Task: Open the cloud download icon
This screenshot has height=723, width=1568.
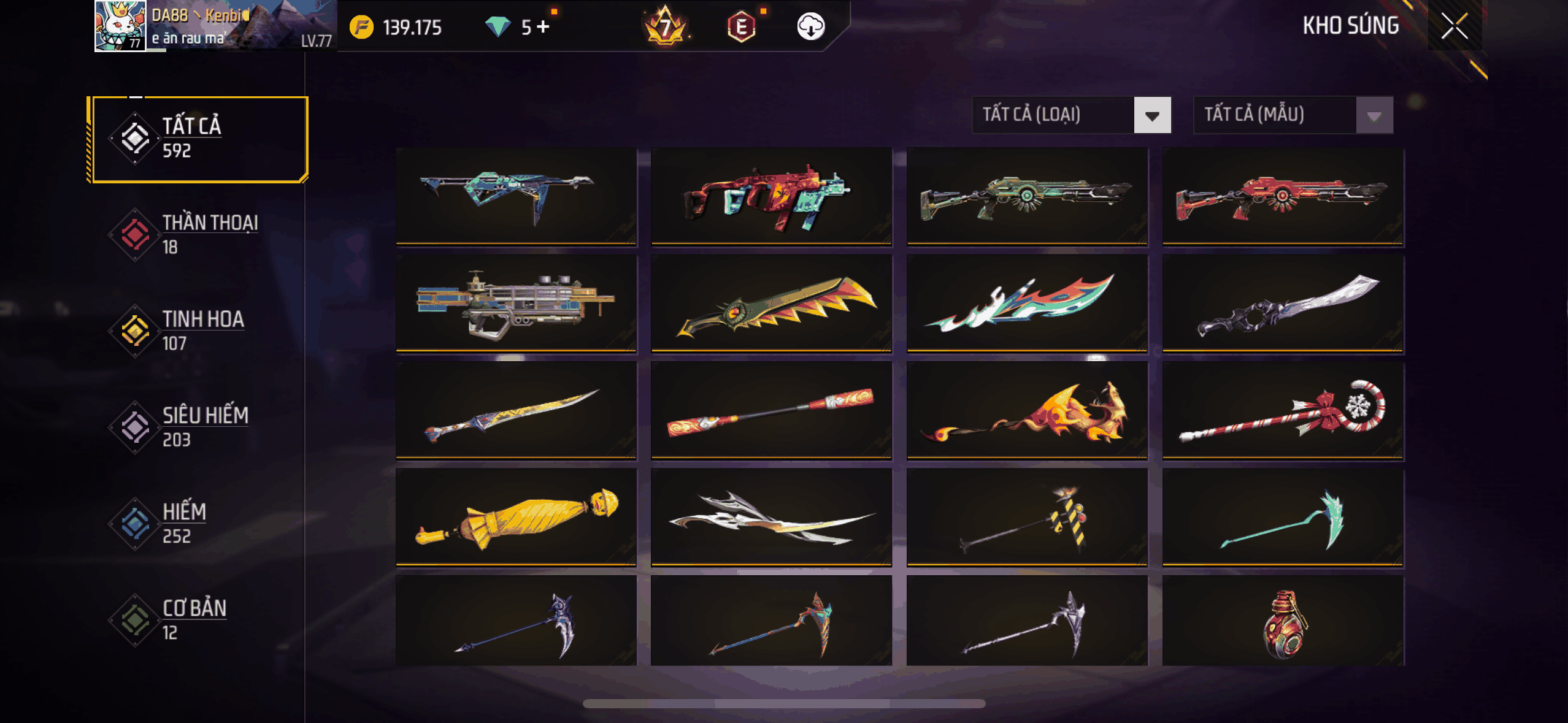Action: click(x=810, y=26)
